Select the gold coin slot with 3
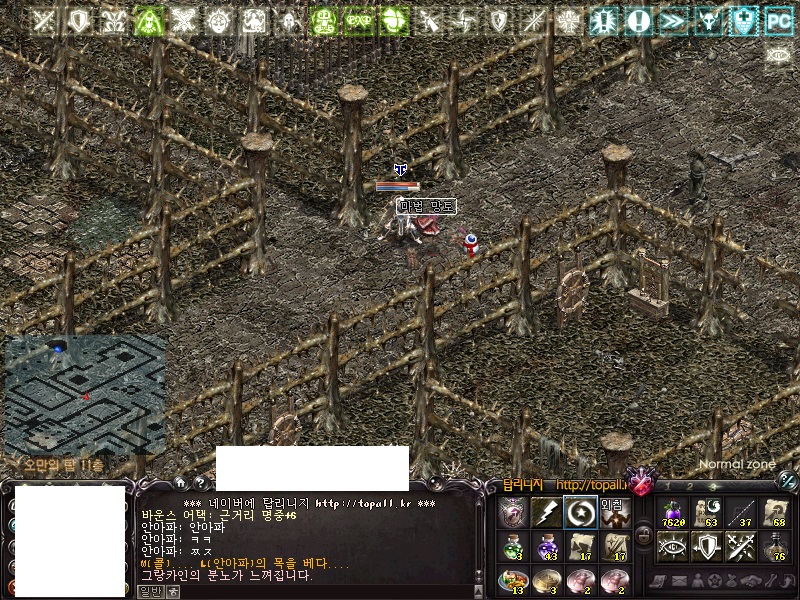The height and width of the screenshot is (600, 800). [x=545, y=579]
